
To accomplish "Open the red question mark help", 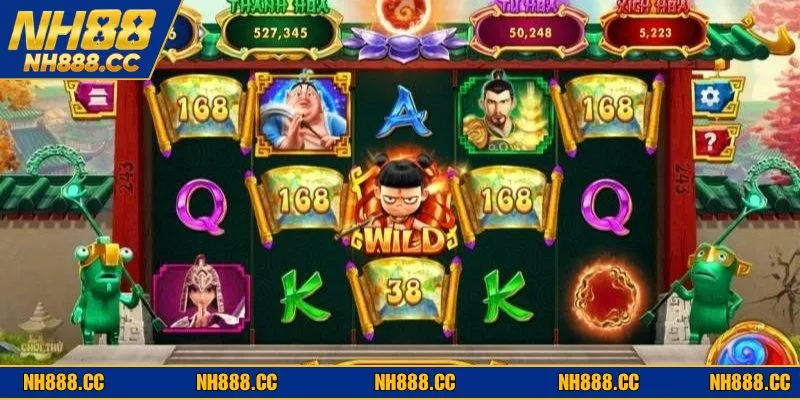I will point(712,141).
